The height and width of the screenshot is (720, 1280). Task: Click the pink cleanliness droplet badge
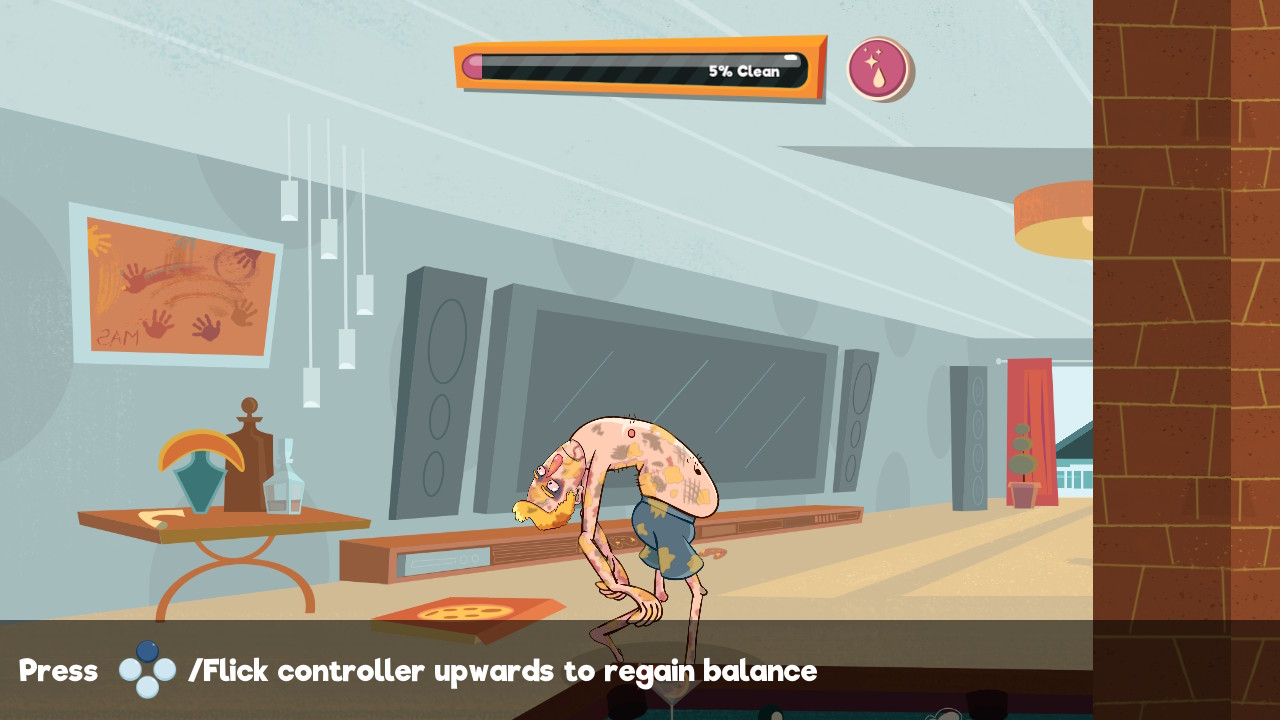pyautogui.click(x=880, y=68)
